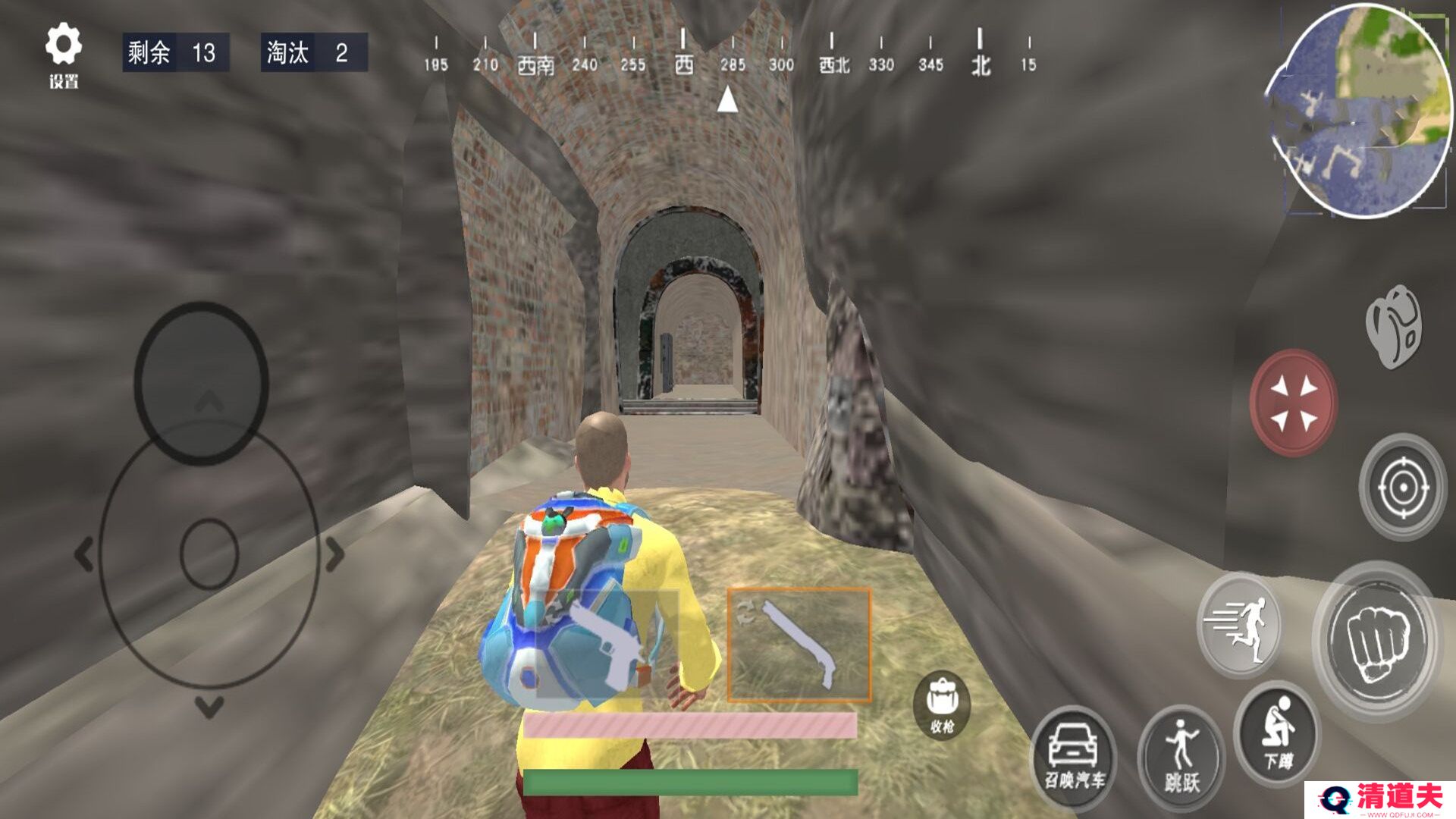The height and width of the screenshot is (819, 1456).
Task: Open the 设置 settings gear
Action: 63,53
